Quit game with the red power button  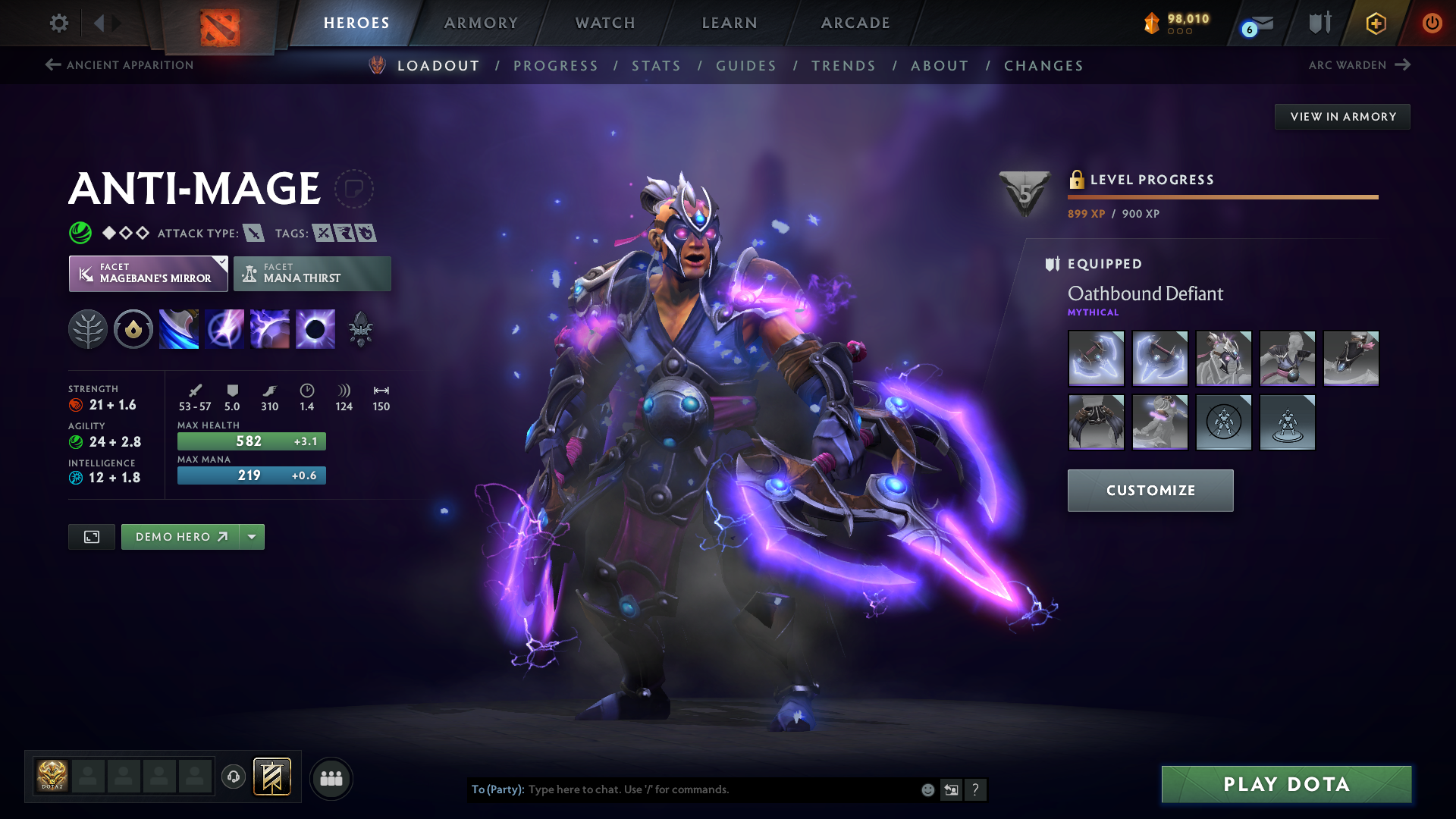[x=1432, y=23]
